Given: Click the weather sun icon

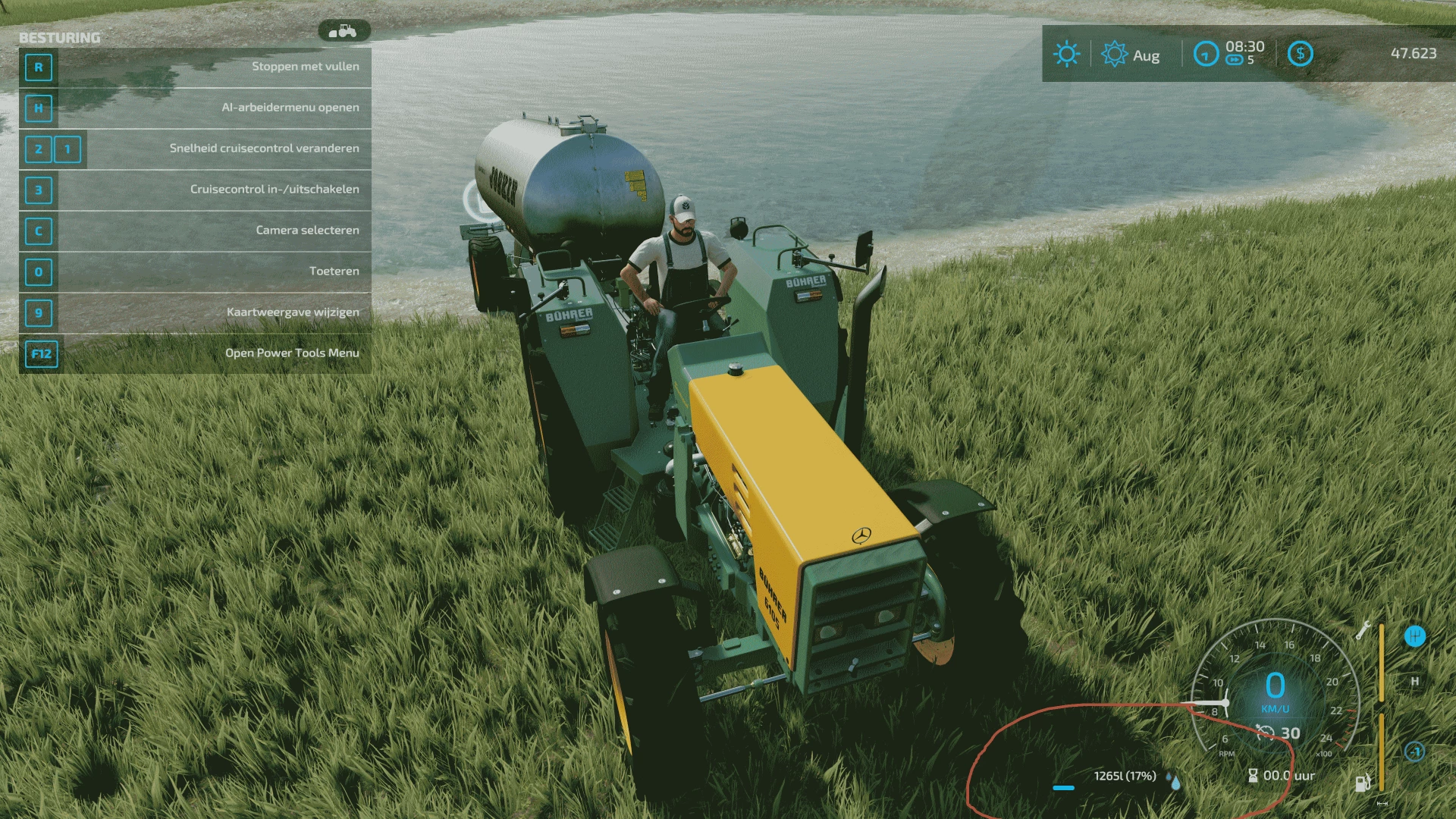Looking at the screenshot, I should click(x=1066, y=53).
